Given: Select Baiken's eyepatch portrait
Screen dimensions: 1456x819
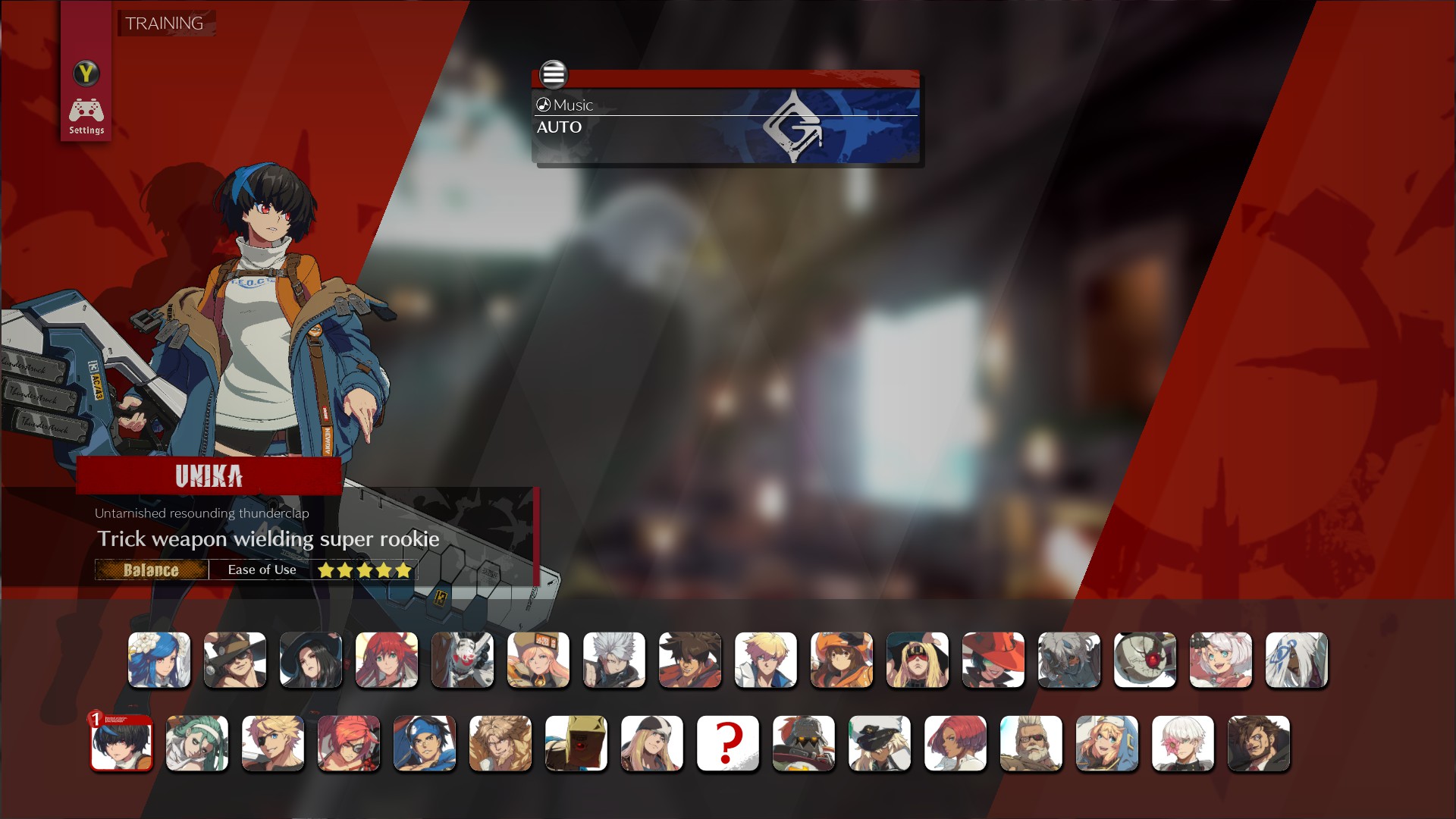Looking at the screenshot, I should tap(349, 744).
